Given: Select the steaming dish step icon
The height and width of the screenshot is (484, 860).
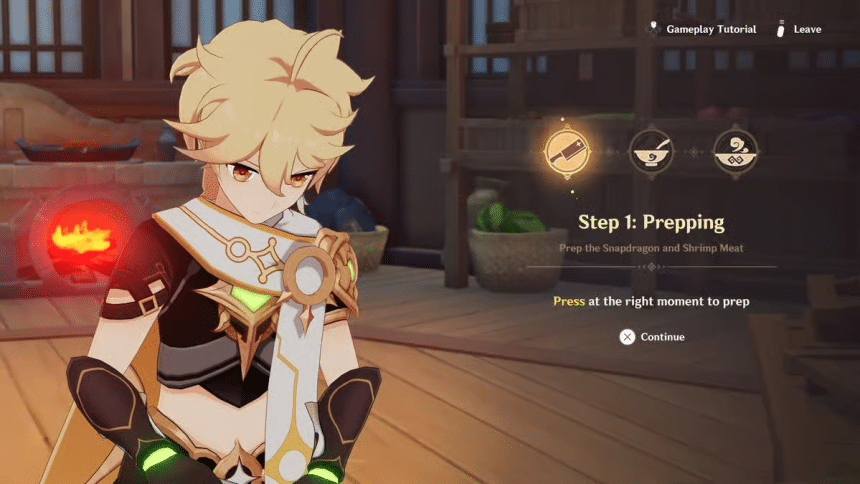Looking at the screenshot, I should [735, 153].
